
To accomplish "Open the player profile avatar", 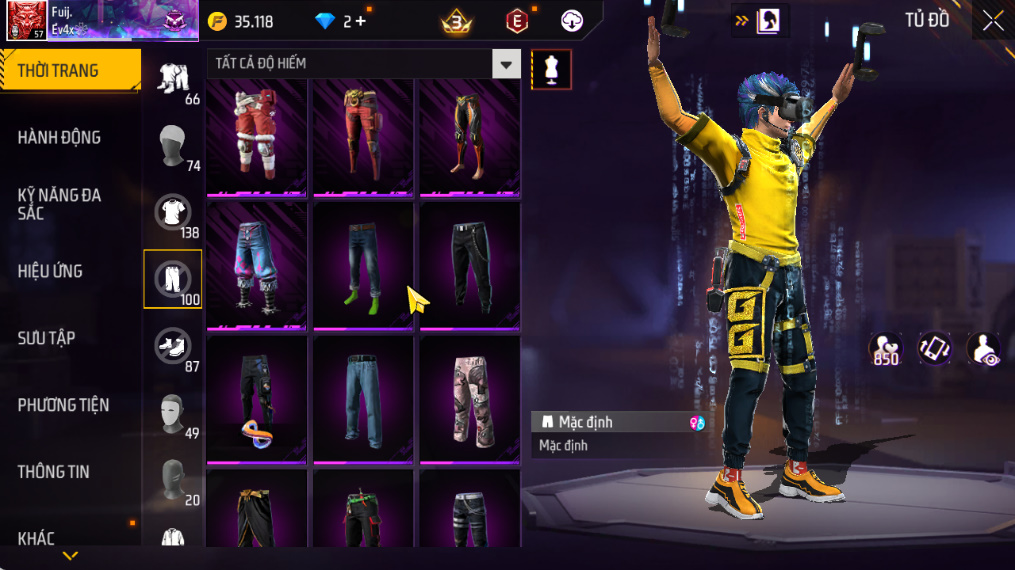I will click(25, 20).
